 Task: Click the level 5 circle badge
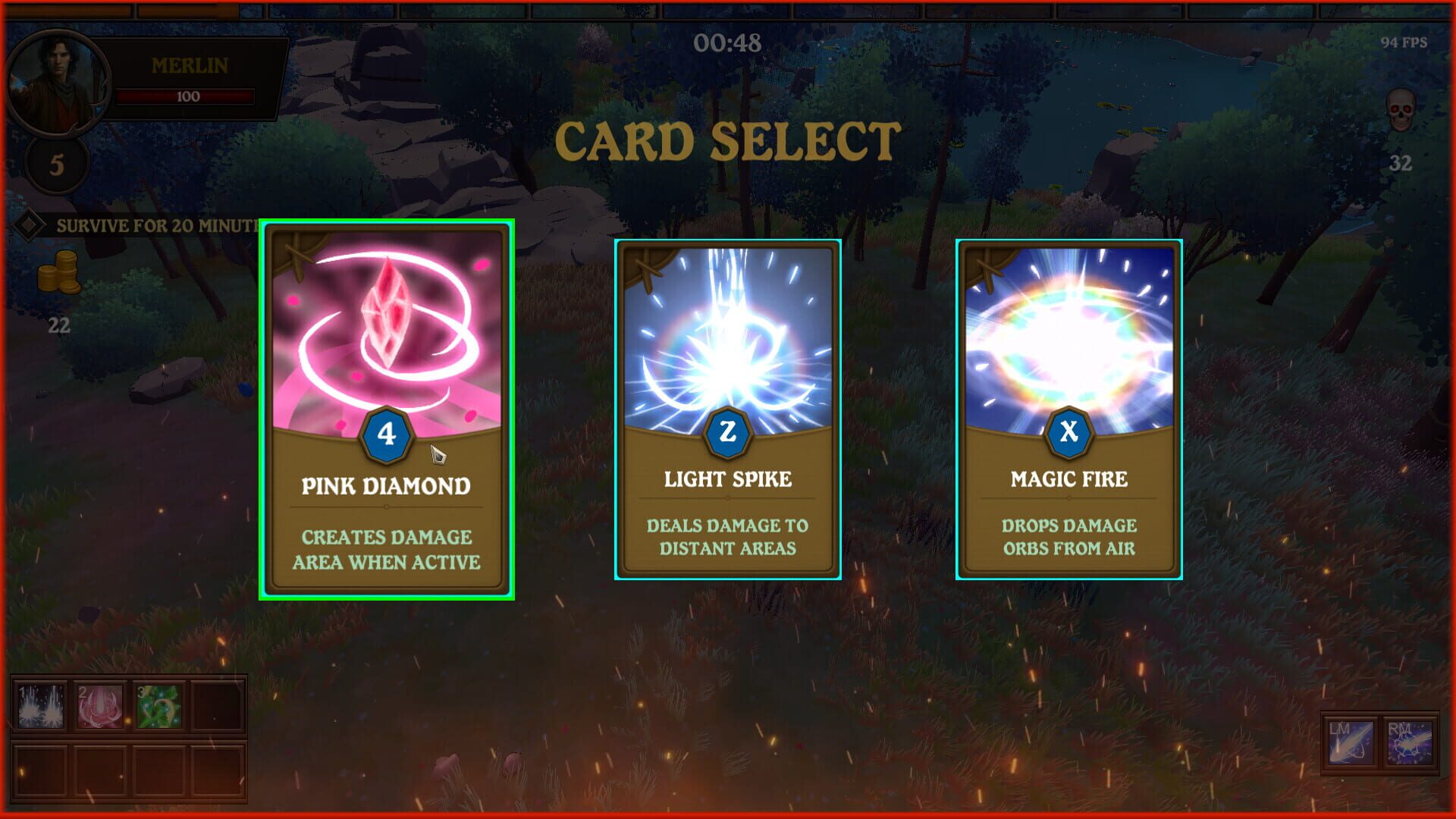[x=57, y=163]
